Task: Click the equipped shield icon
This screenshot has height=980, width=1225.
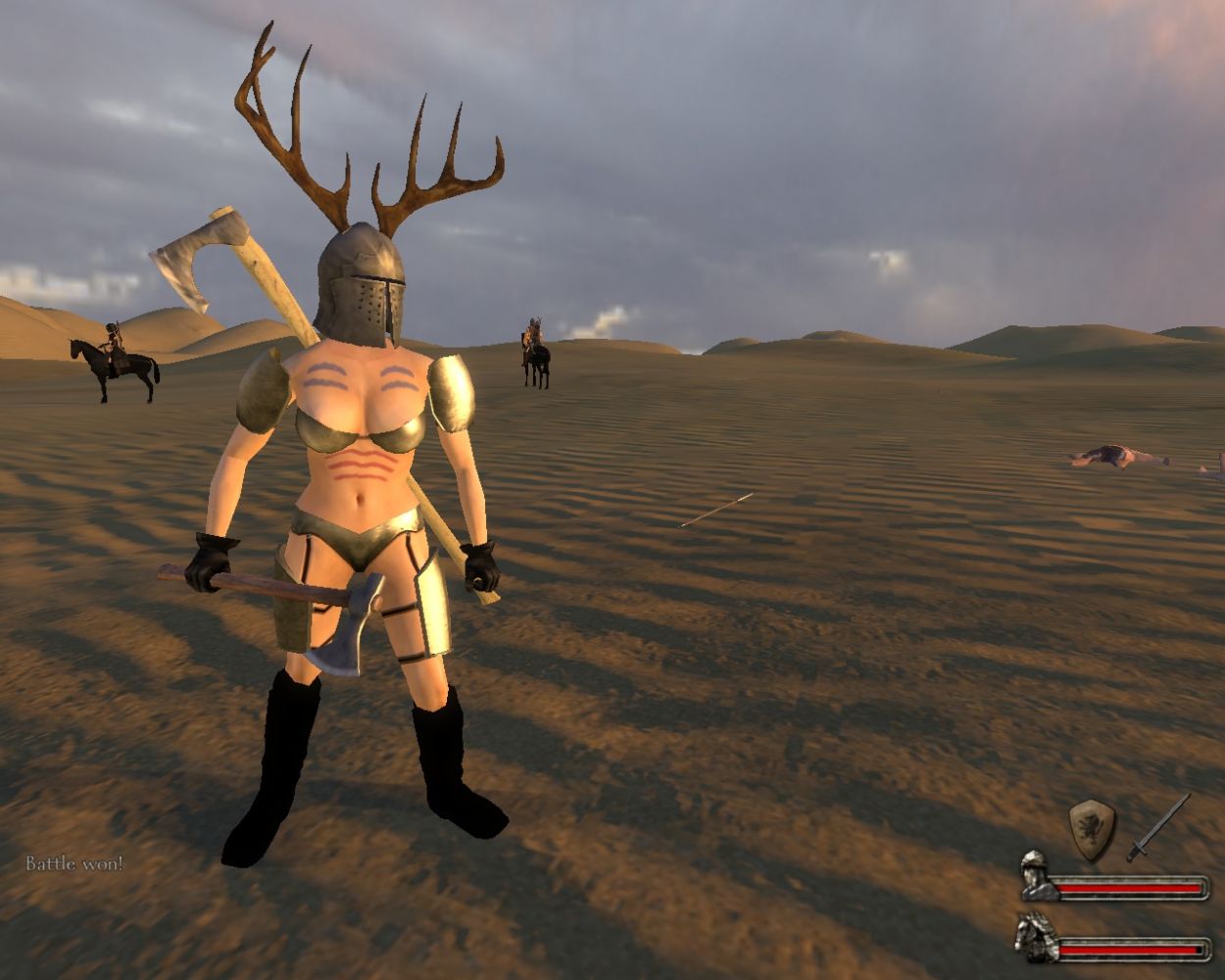Action: pyautogui.click(x=1091, y=828)
